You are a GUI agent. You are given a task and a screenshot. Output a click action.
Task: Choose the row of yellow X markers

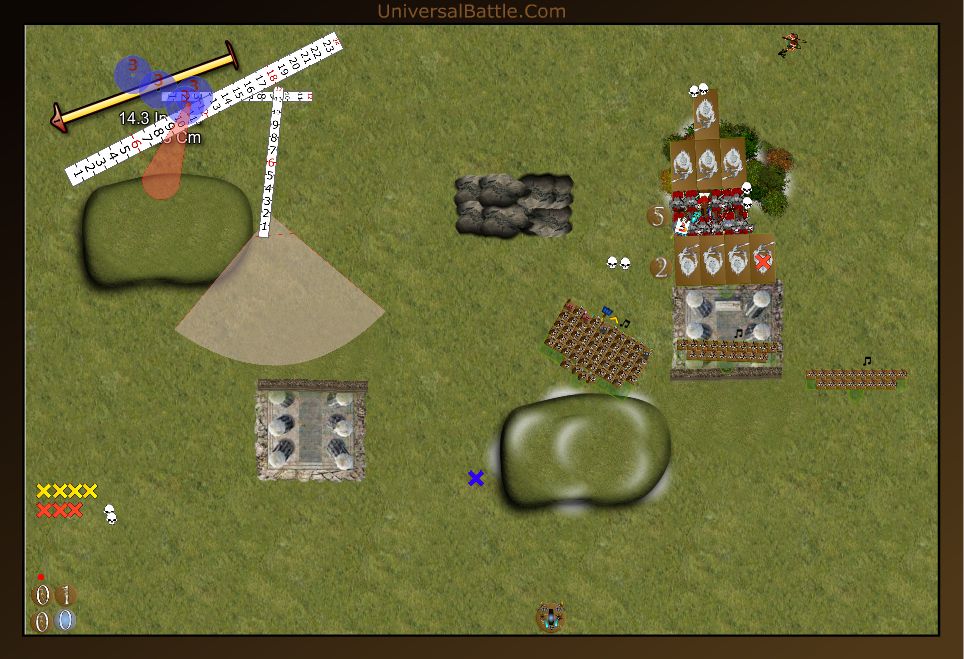[x=67, y=491]
